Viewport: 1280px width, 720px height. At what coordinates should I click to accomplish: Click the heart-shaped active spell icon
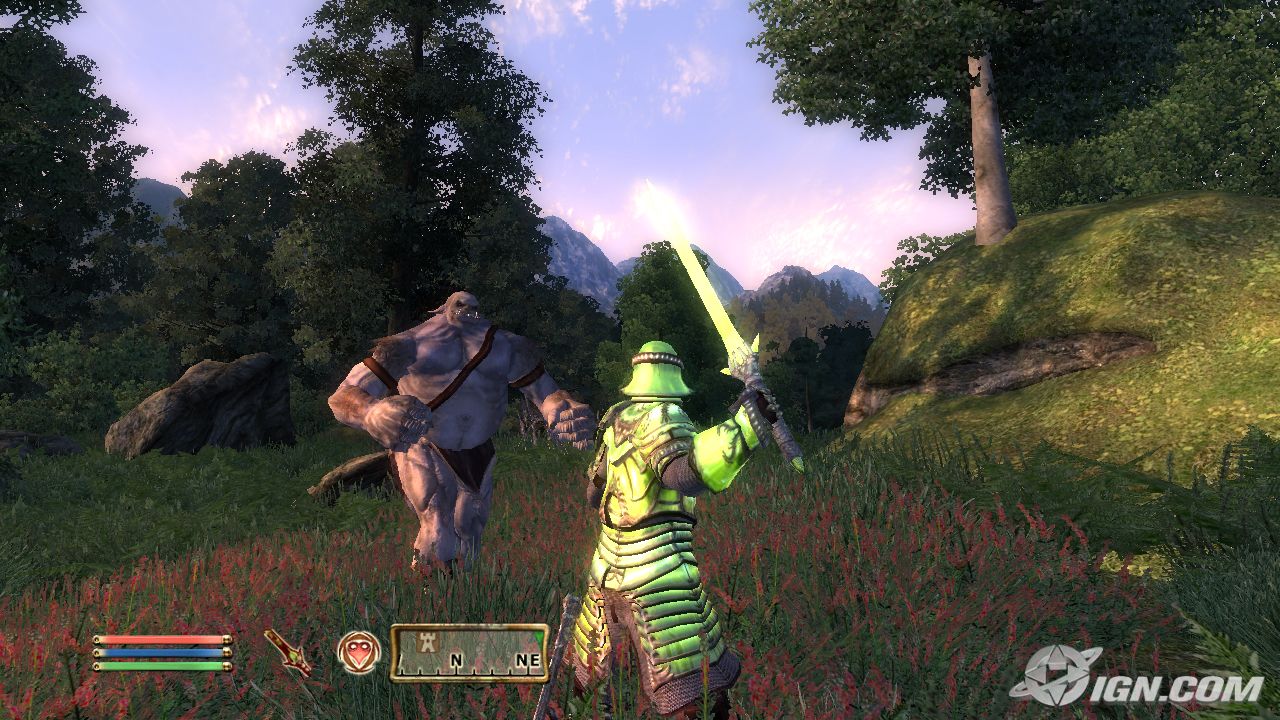click(358, 652)
